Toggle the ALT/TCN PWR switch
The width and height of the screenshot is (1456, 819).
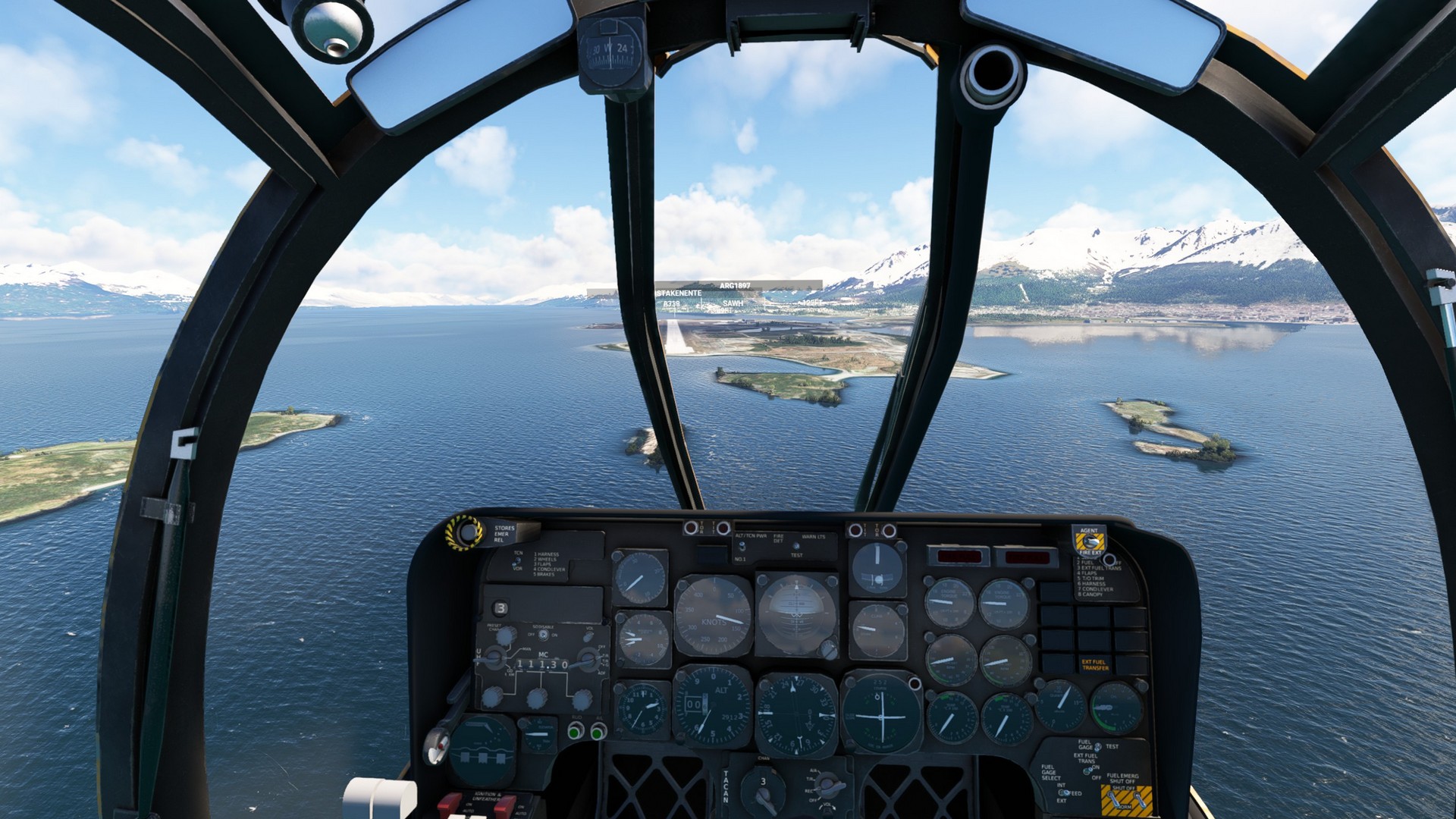(741, 547)
